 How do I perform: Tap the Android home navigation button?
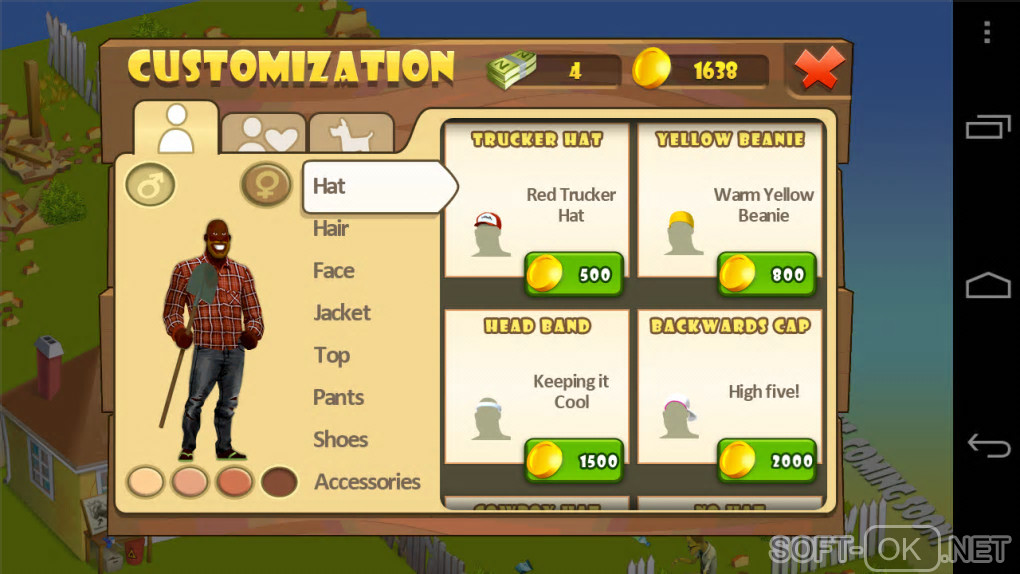987,287
